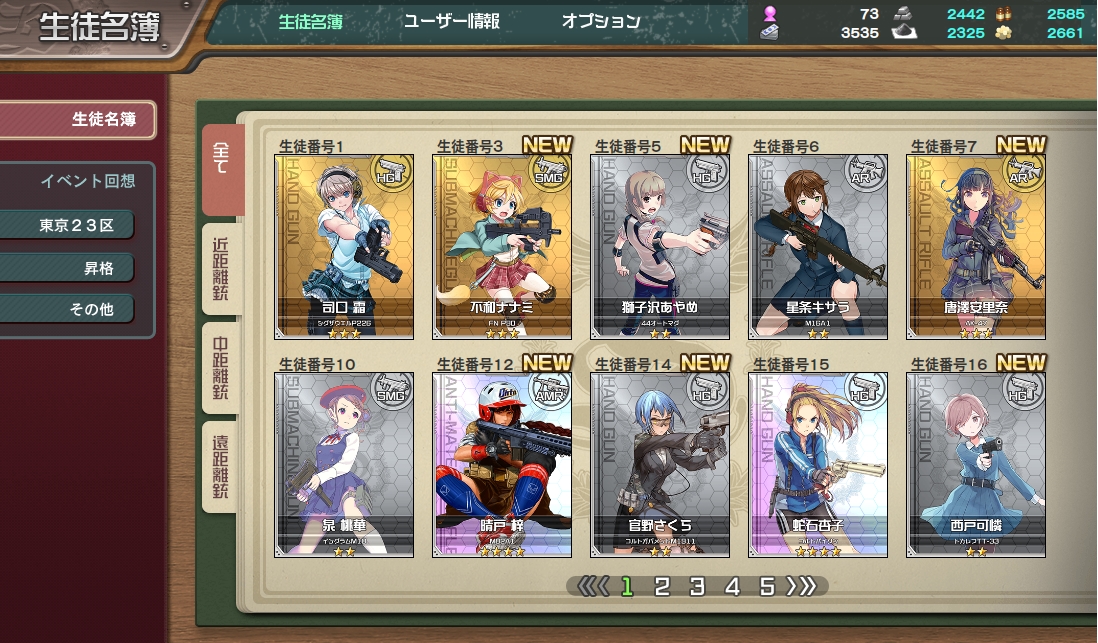Viewport: 1098px width, 643px height.
Task: Filter by 中距離銃 tab
Action: (221, 367)
